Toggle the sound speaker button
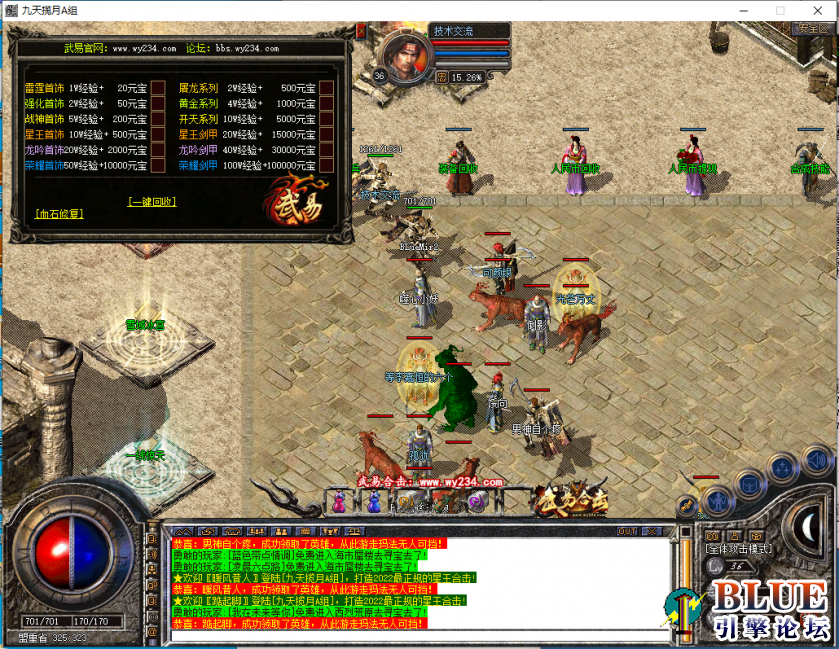The width and height of the screenshot is (839, 649). 817,461
